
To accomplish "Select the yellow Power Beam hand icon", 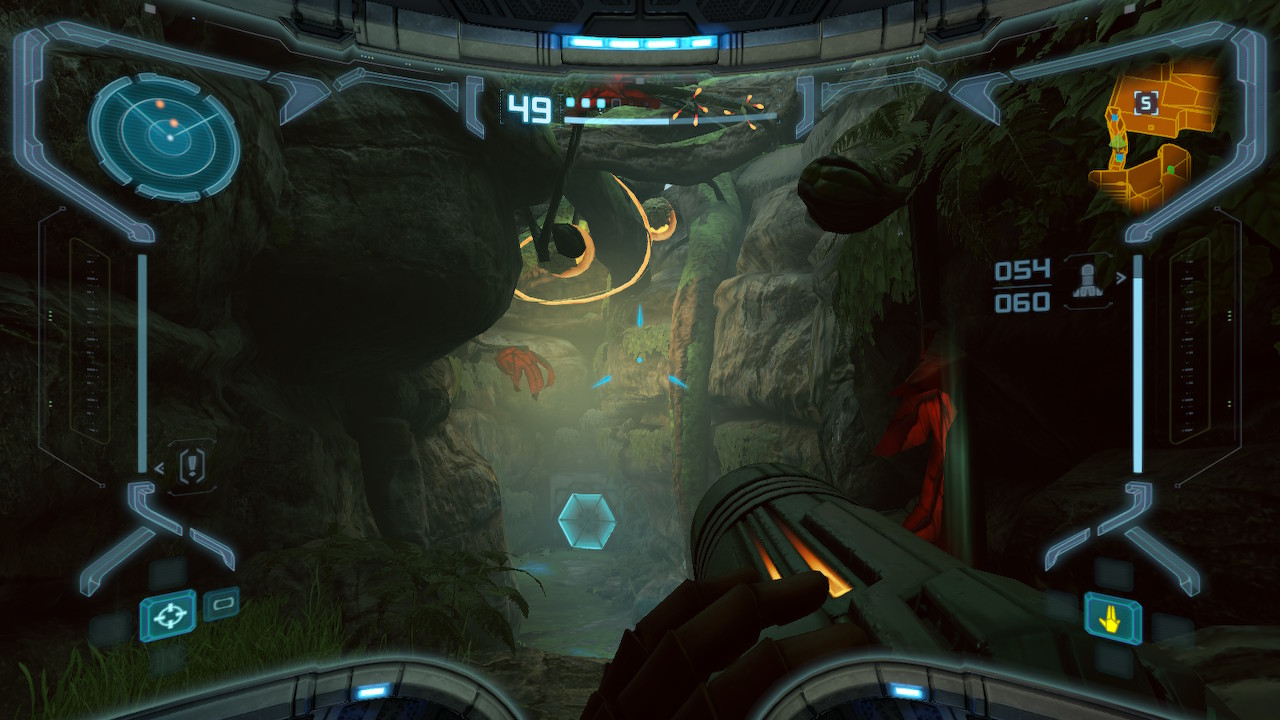I will tap(1112, 617).
